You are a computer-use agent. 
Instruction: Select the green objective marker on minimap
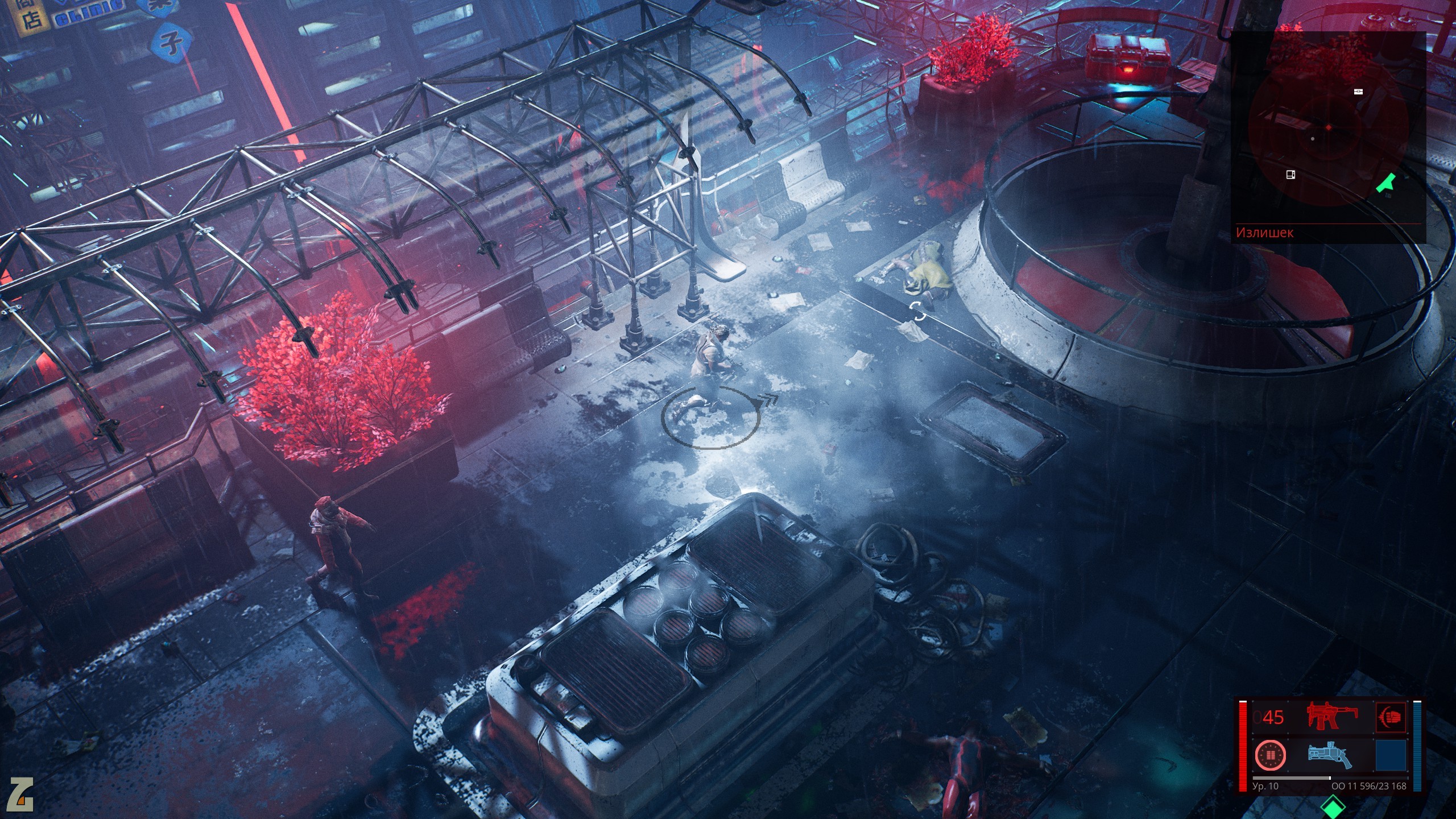pyautogui.click(x=1385, y=183)
